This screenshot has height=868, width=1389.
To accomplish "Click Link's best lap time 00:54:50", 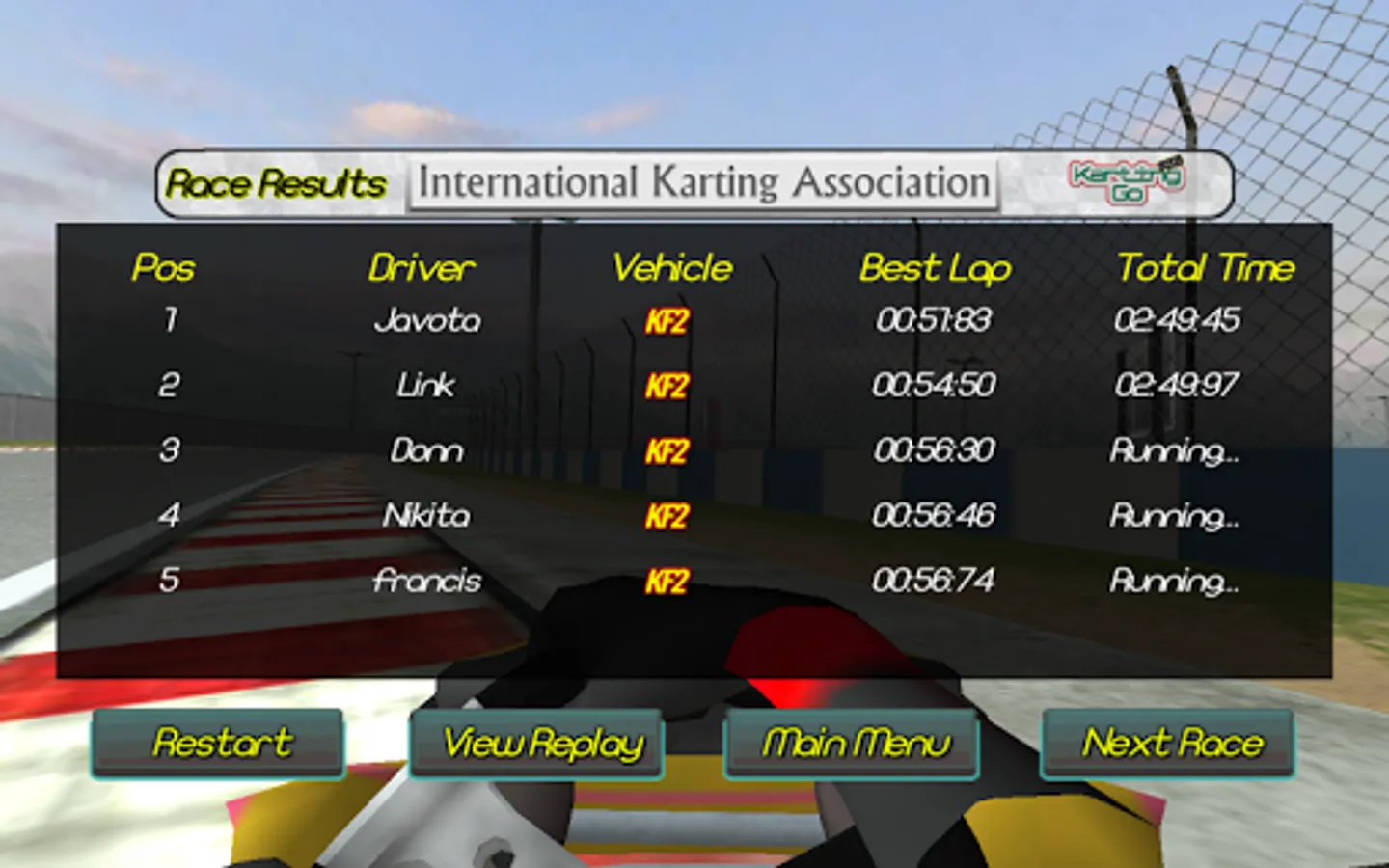I will click(x=934, y=385).
